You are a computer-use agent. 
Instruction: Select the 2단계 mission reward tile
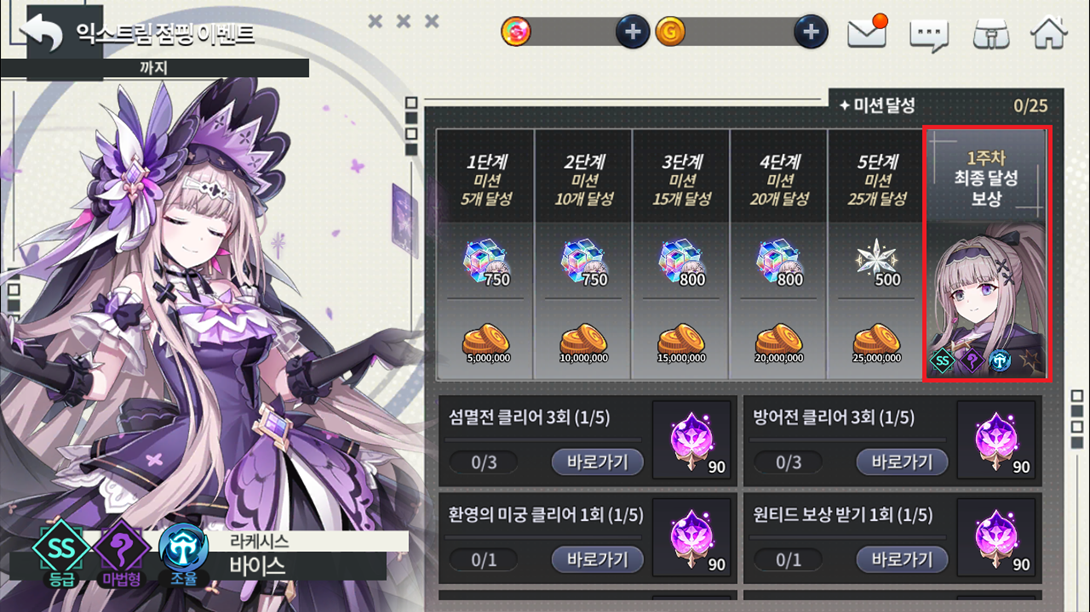coord(584,253)
